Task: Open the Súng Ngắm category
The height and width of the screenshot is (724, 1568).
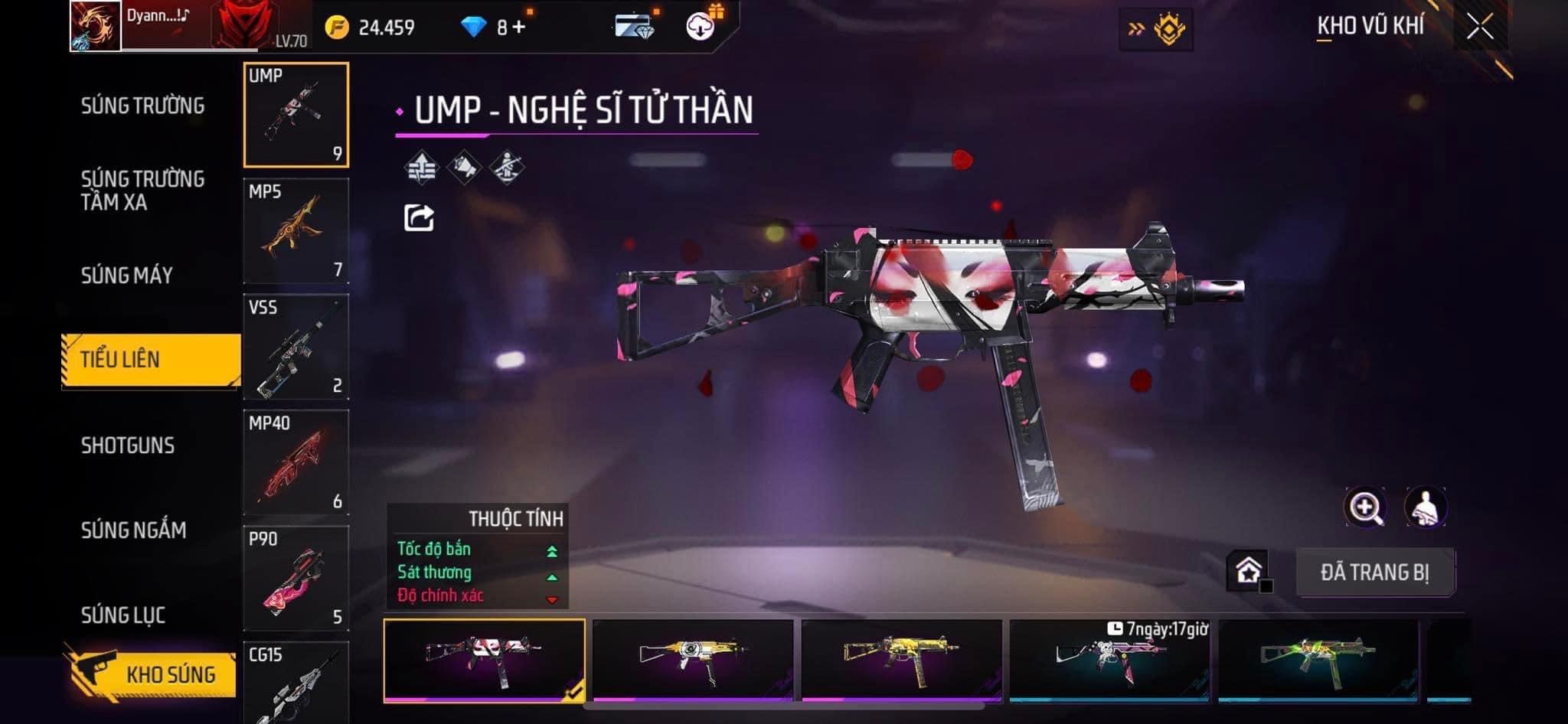Action: pyautogui.click(x=134, y=530)
